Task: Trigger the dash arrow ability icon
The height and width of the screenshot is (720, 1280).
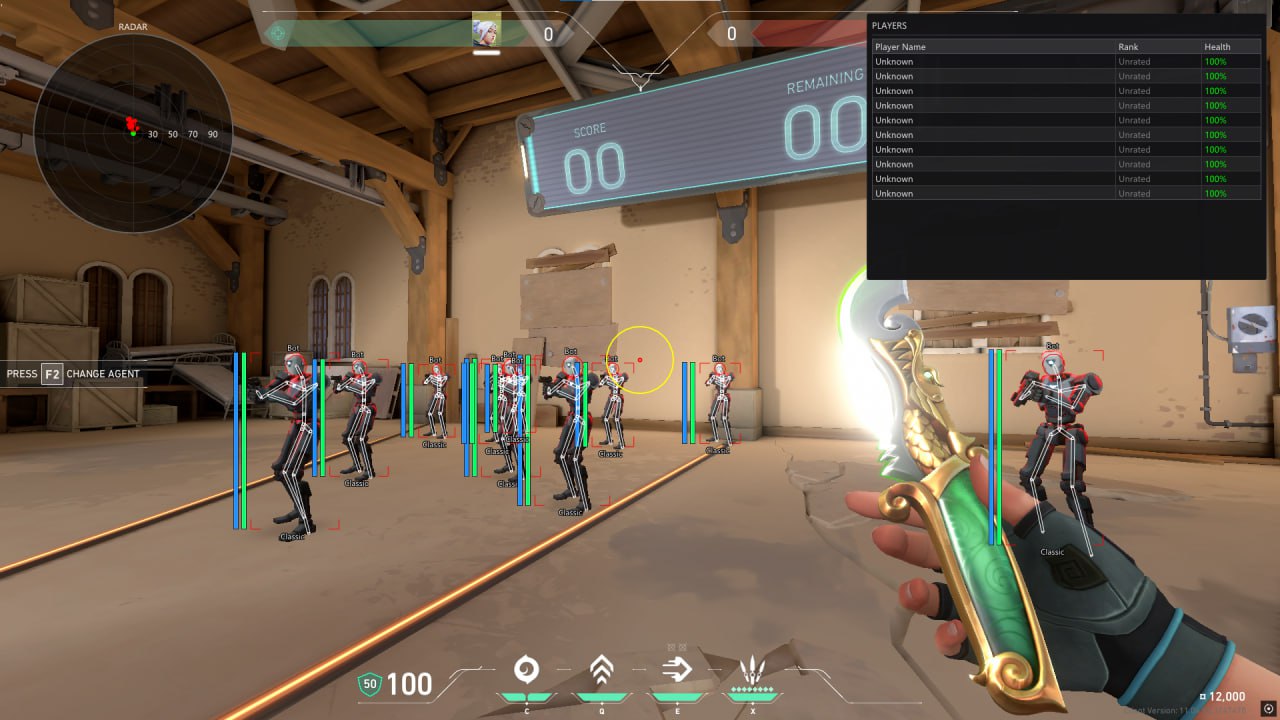Action: [x=677, y=669]
